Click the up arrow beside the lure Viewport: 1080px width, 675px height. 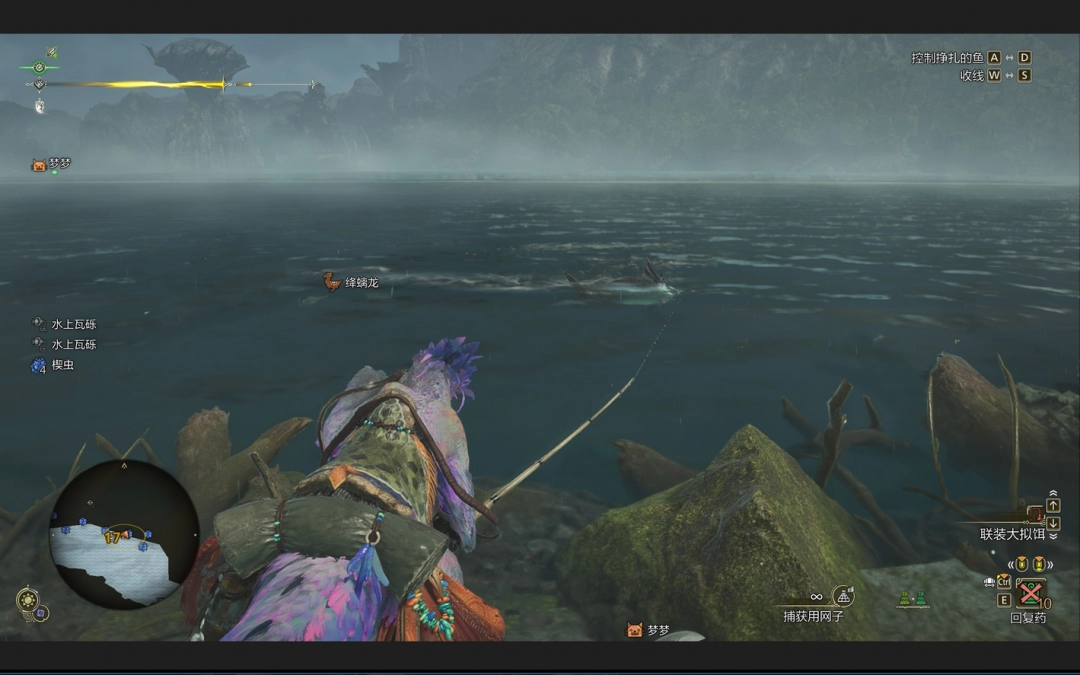1053,506
